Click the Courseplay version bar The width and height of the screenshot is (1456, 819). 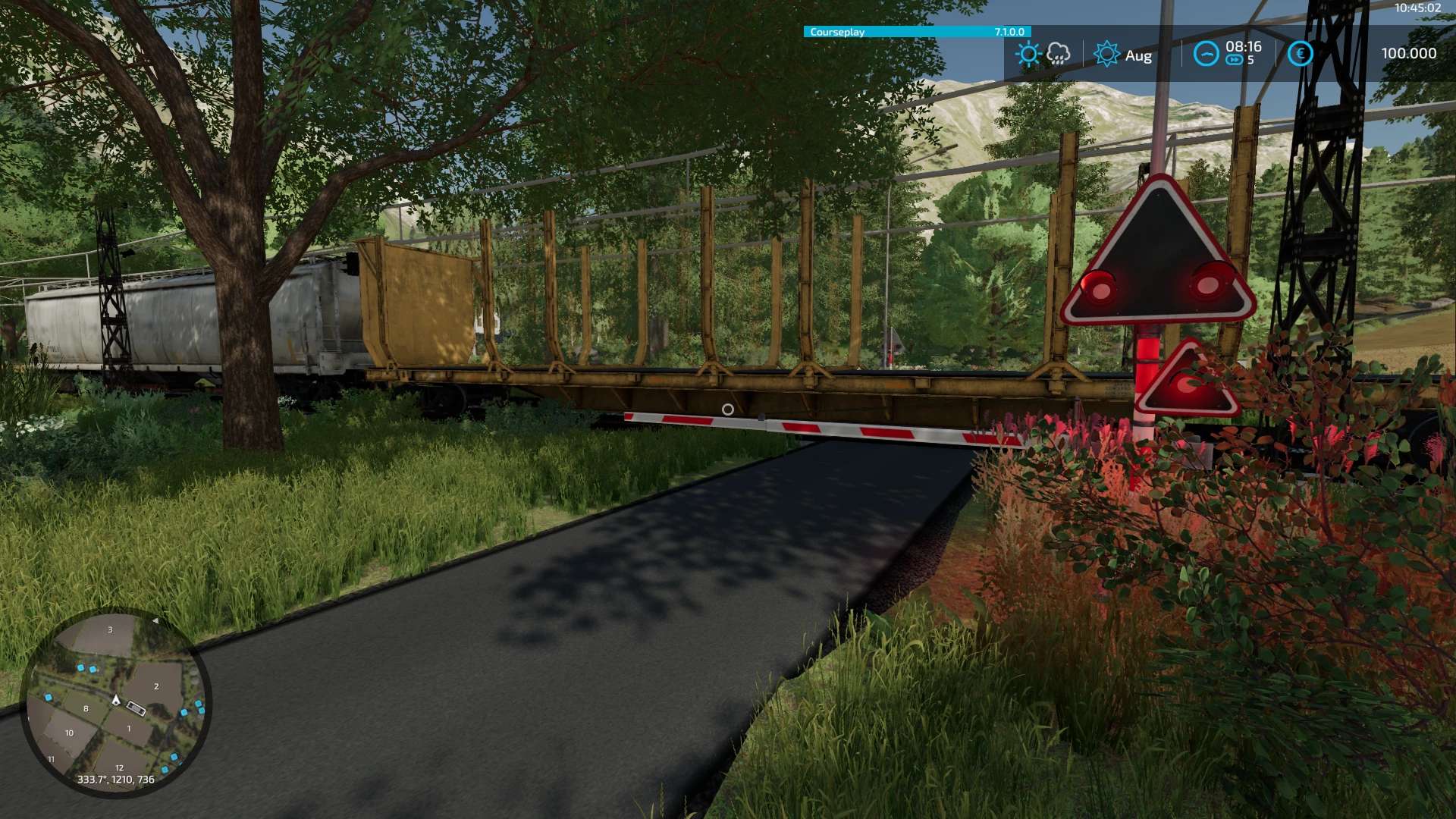(x=916, y=32)
